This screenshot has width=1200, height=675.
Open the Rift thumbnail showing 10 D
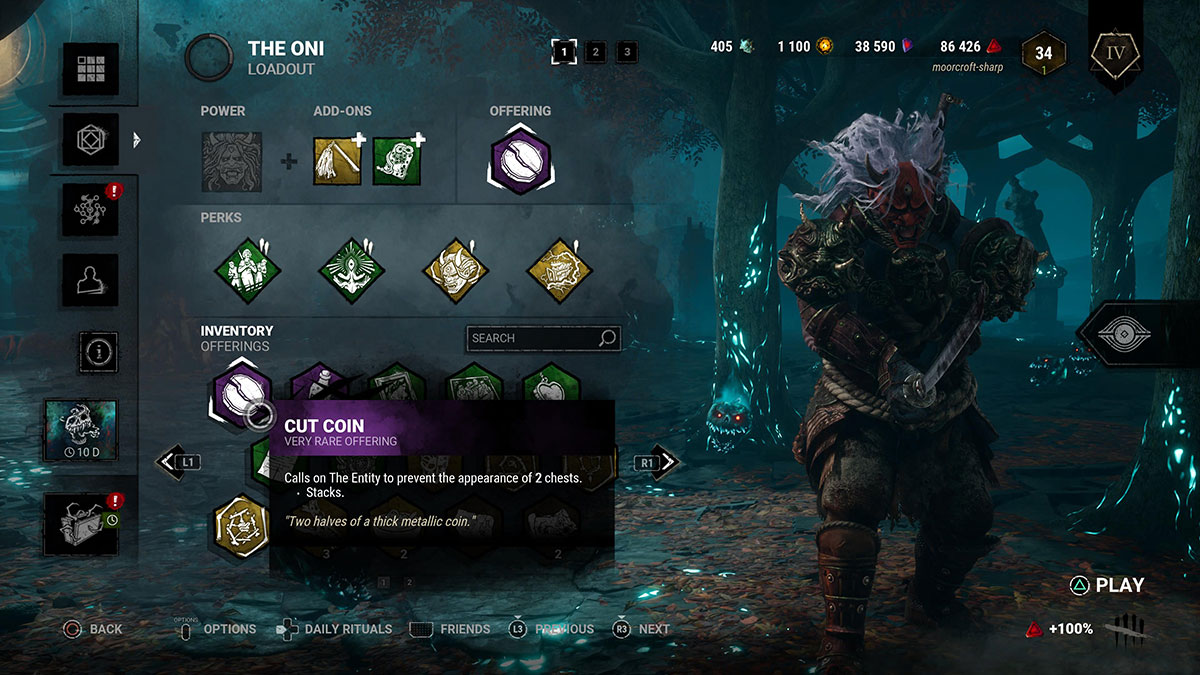(80, 430)
